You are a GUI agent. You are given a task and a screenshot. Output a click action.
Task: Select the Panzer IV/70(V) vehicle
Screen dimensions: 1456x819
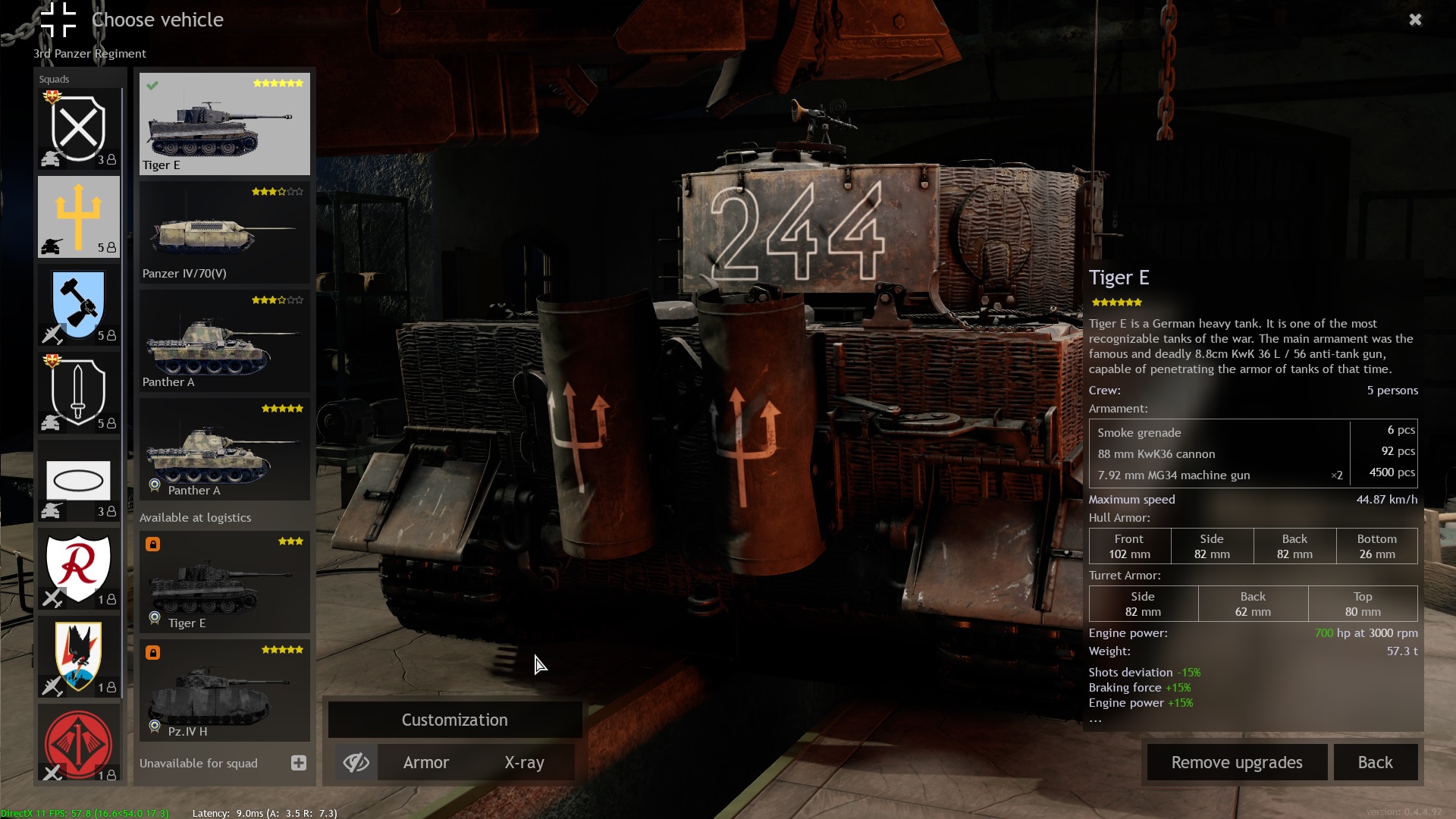click(224, 233)
